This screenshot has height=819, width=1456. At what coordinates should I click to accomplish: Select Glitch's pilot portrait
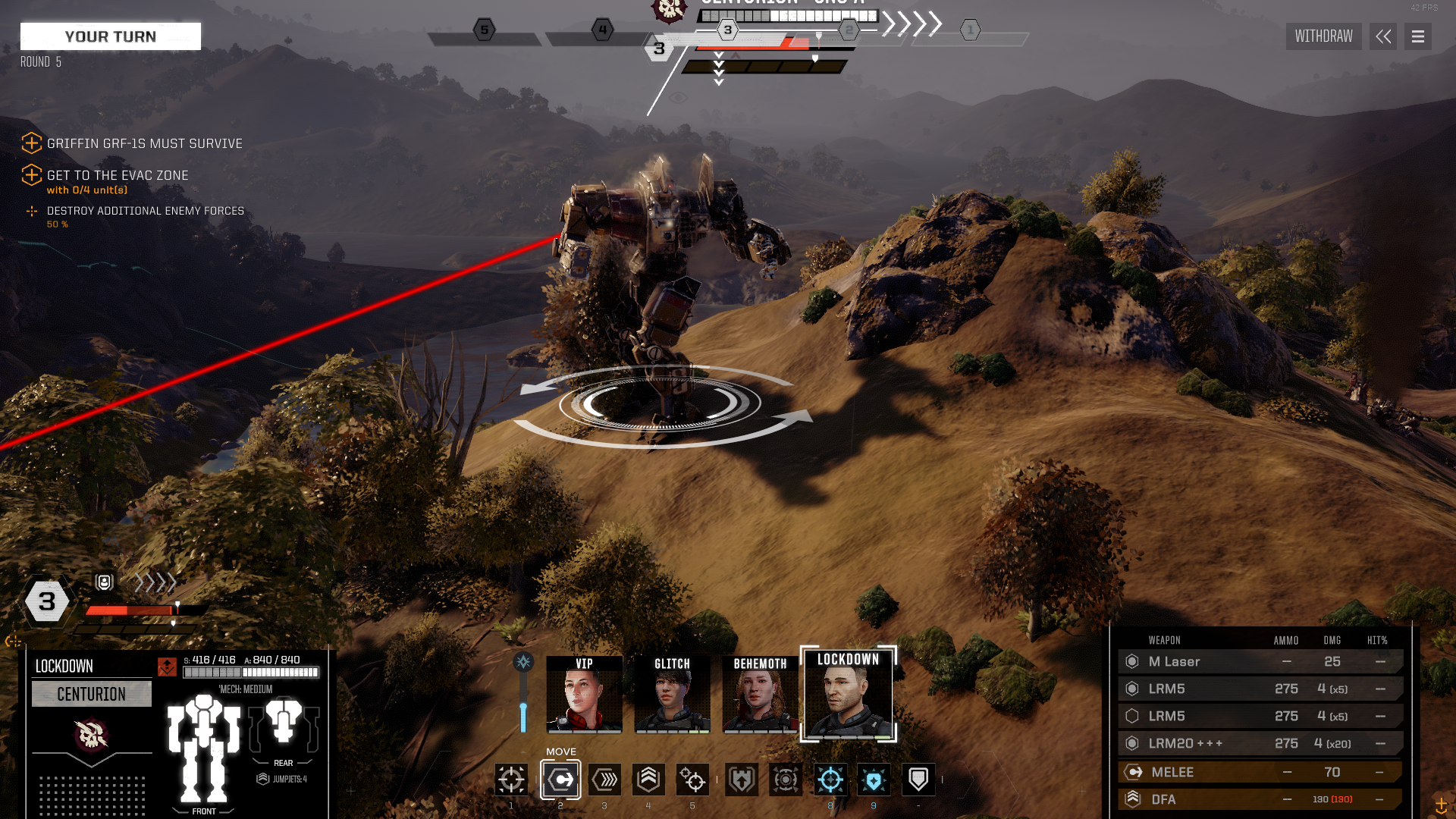pyautogui.click(x=672, y=695)
